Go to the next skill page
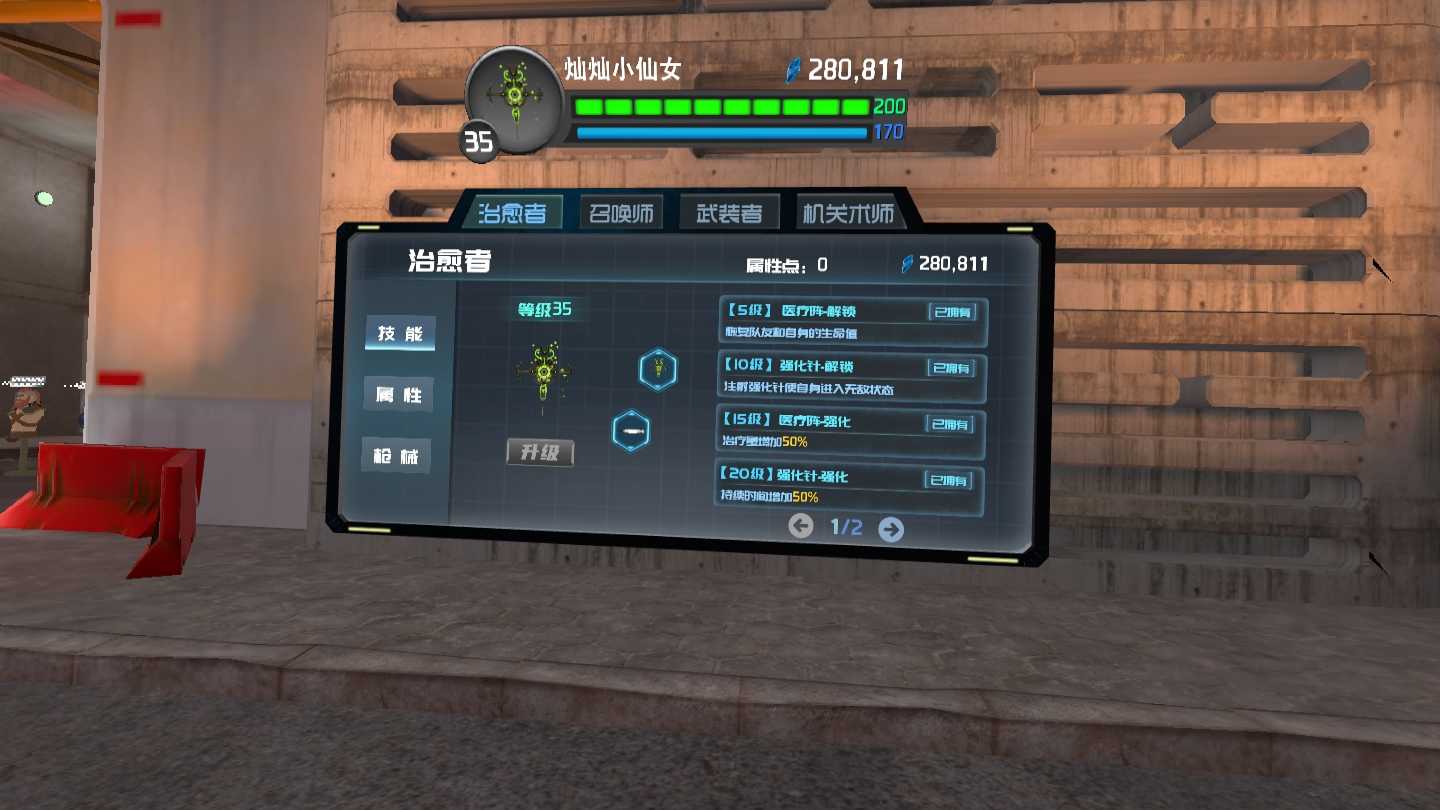The height and width of the screenshot is (810, 1440). (x=891, y=529)
